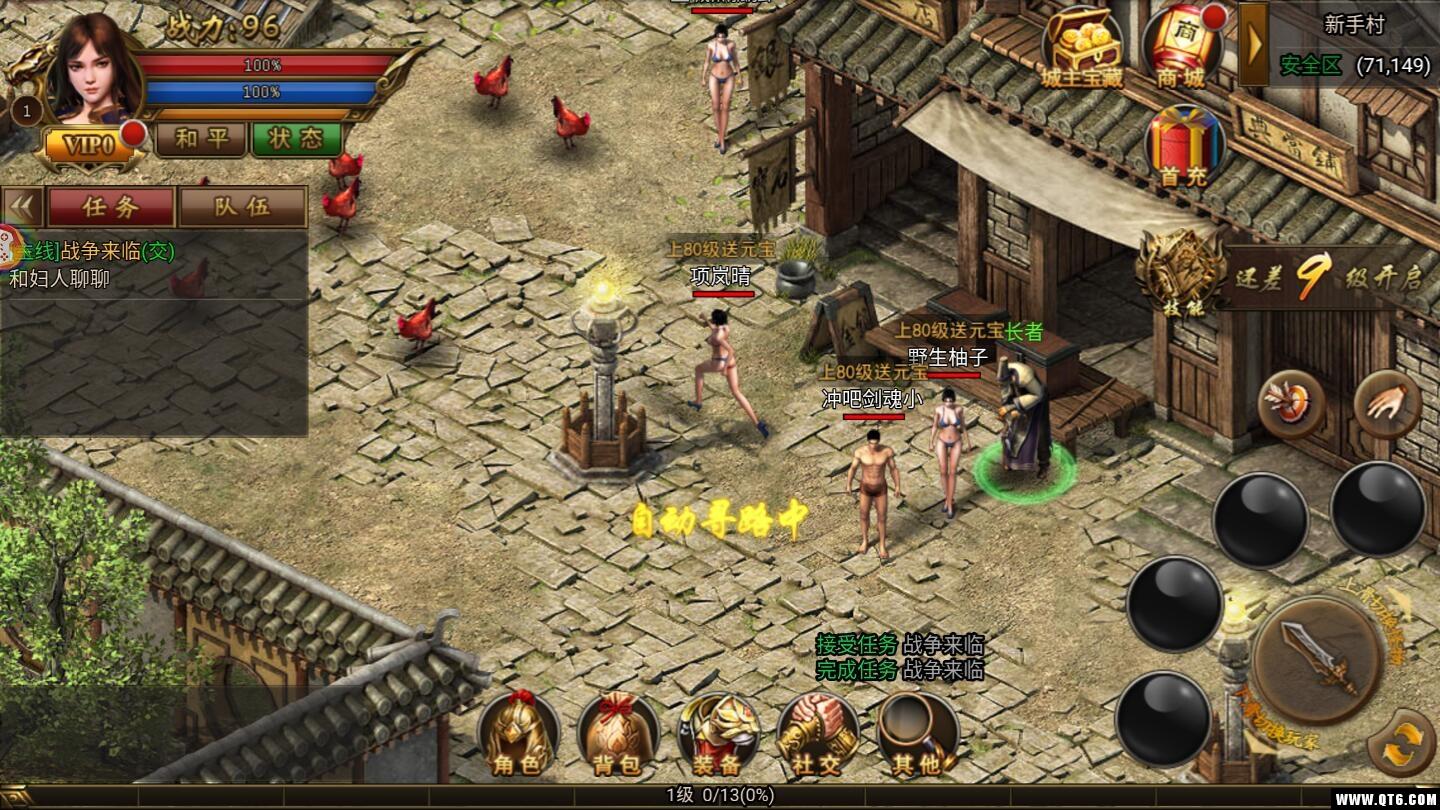Tap the hand pickup action button
This screenshot has width=1440, height=810.
click(1387, 404)
